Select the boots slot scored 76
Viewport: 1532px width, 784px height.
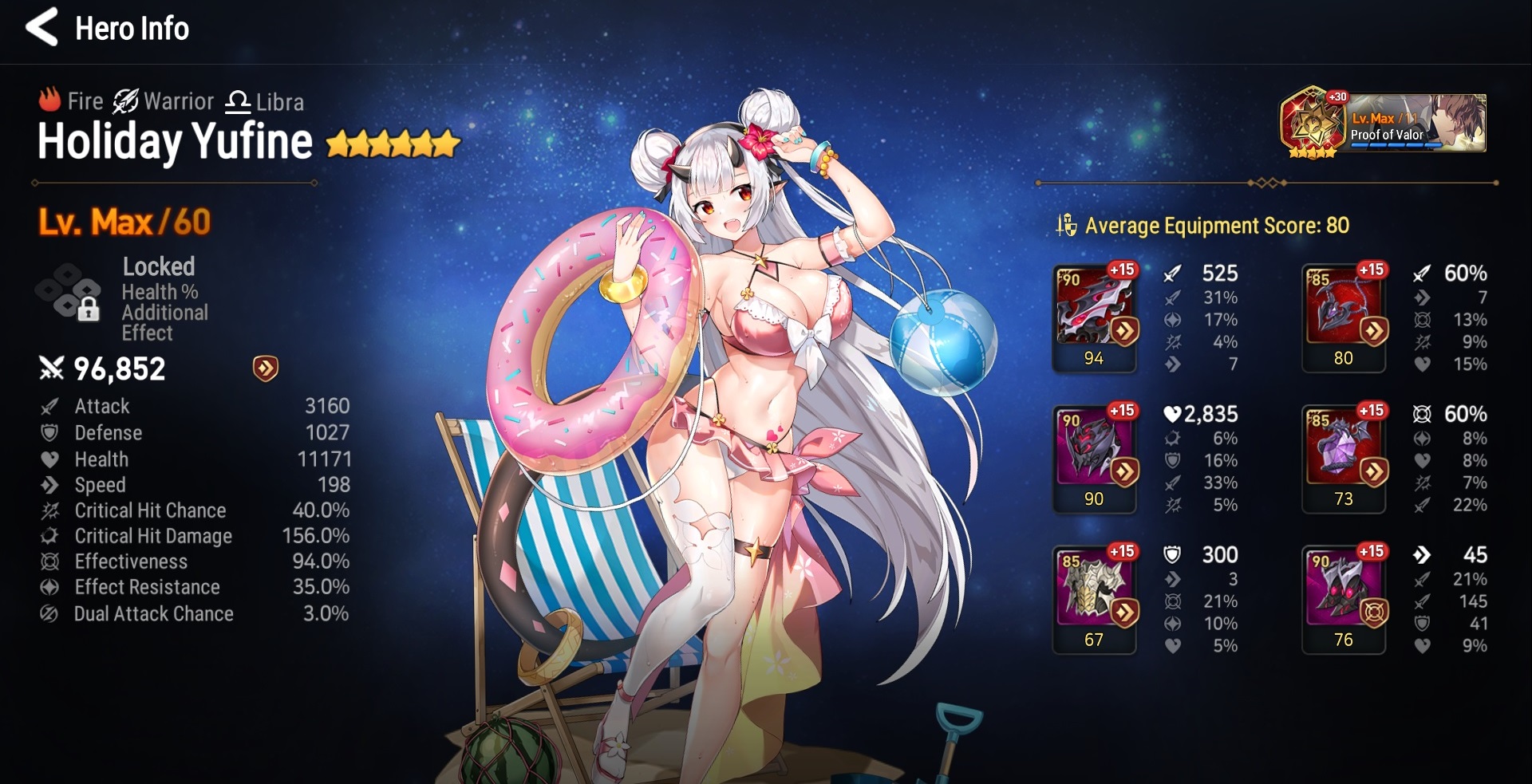[x=1344, y=600]
